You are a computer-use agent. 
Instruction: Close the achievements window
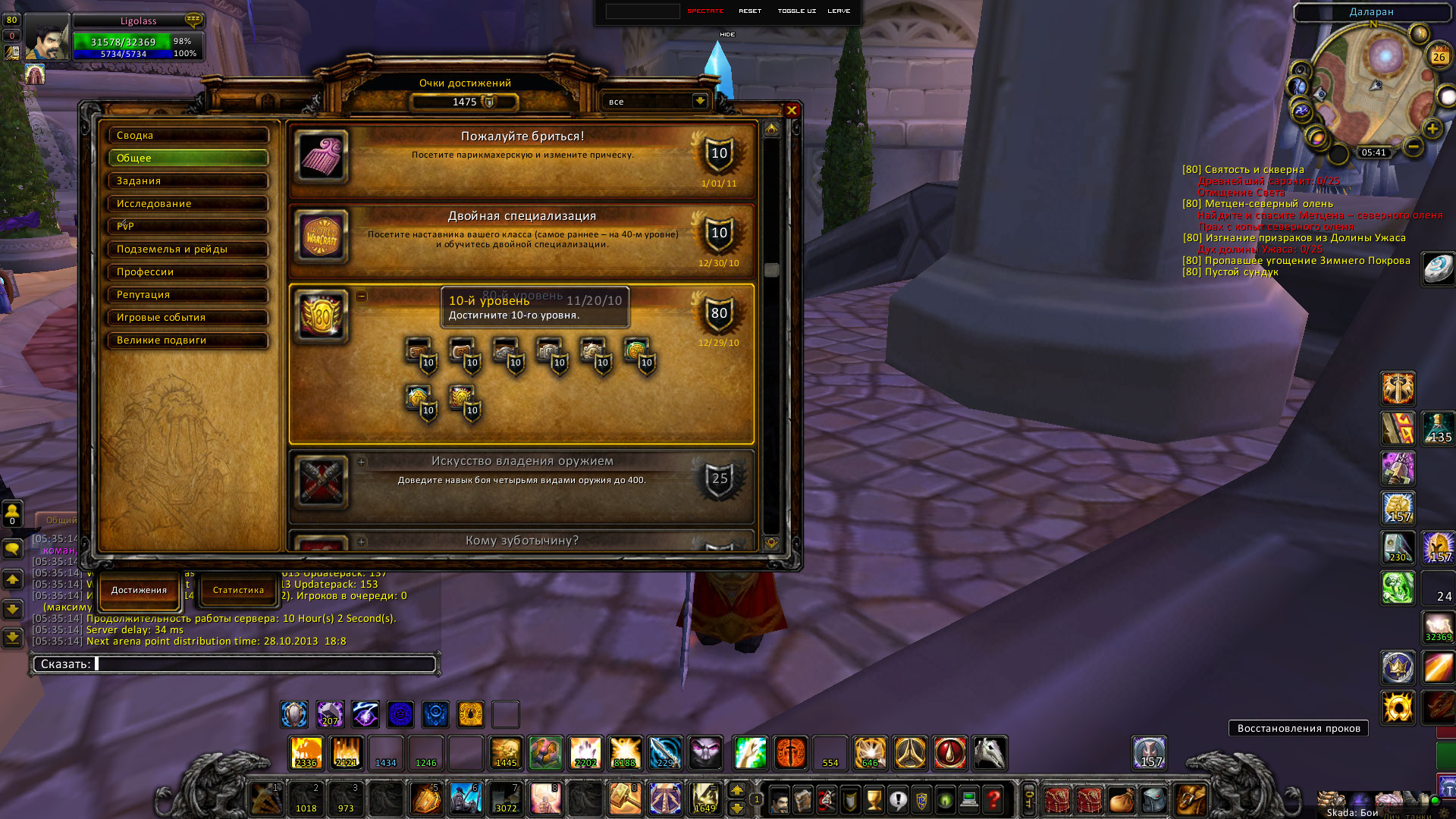pos(792,111)
